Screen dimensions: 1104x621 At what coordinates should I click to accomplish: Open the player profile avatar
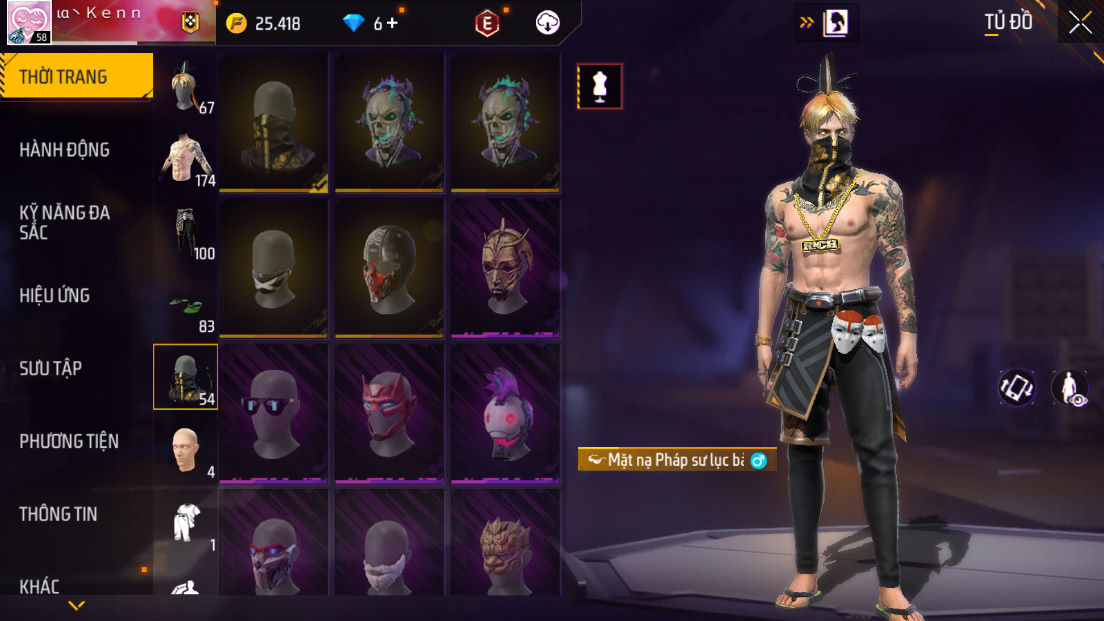coord(29,23)
